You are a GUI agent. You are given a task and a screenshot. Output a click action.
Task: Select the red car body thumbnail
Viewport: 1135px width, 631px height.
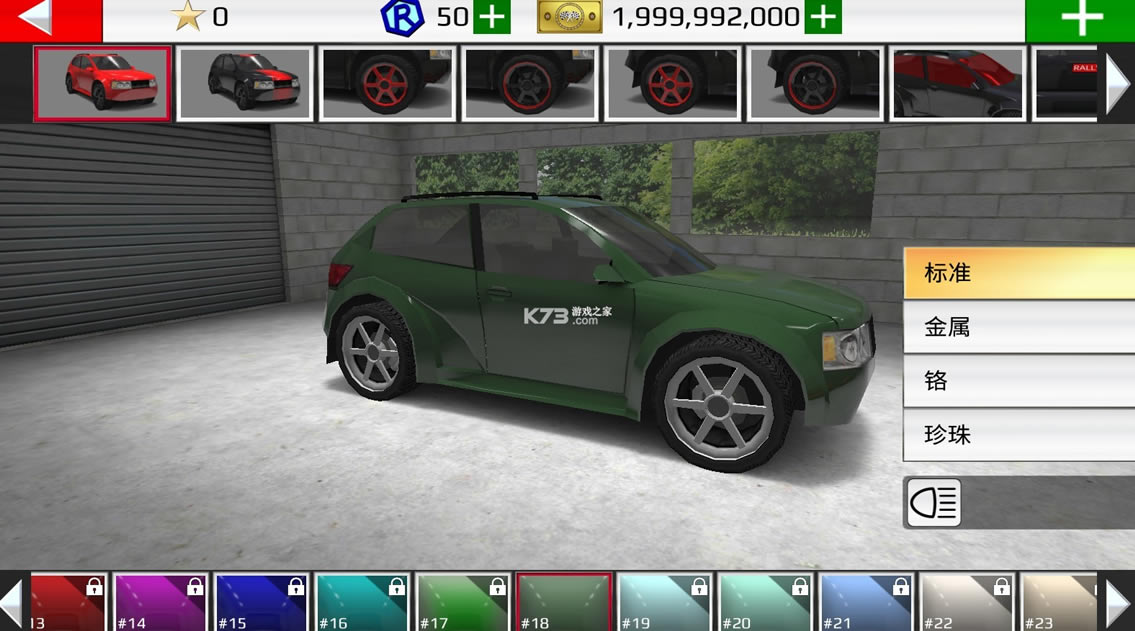point(102,84)
